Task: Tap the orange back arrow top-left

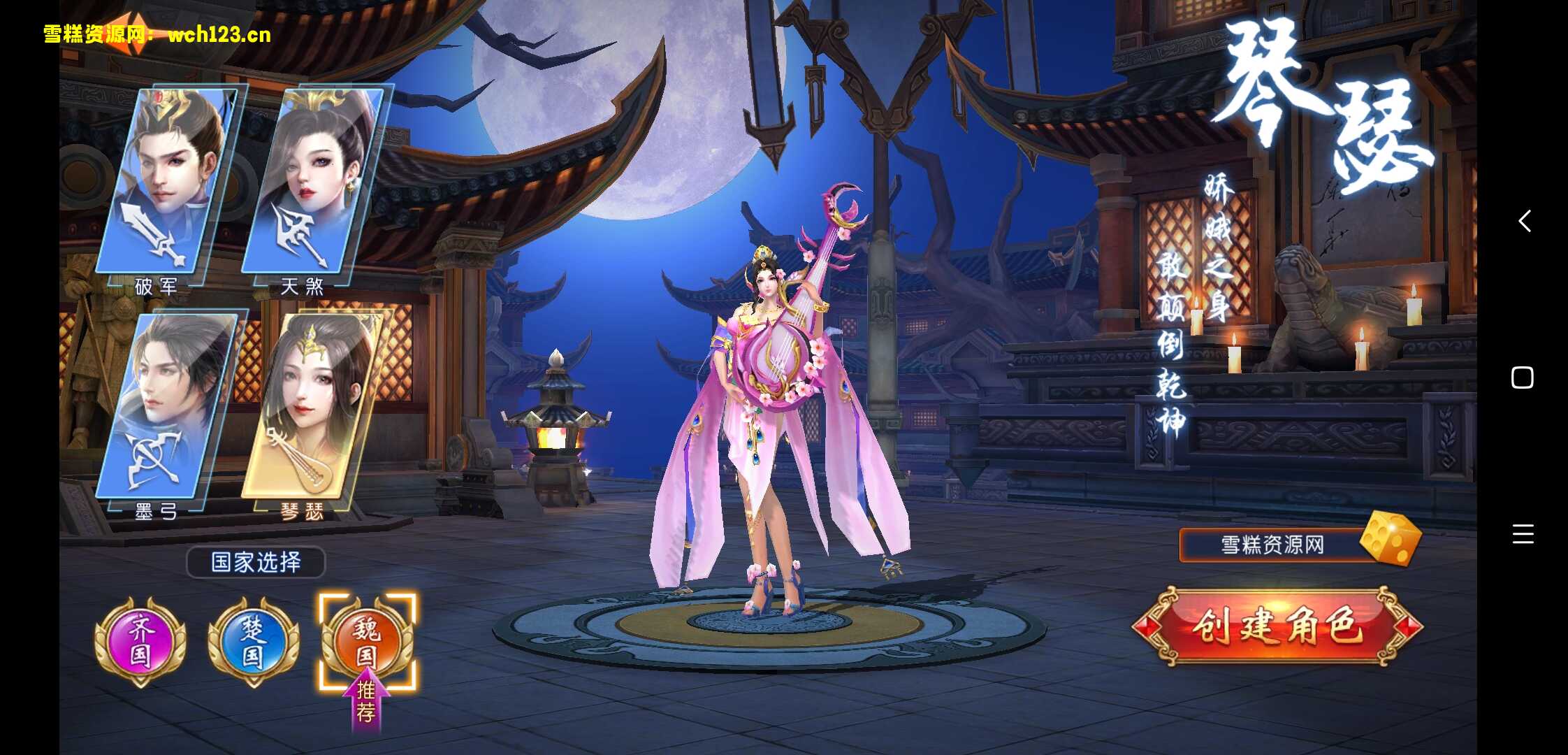Action: 133,31
